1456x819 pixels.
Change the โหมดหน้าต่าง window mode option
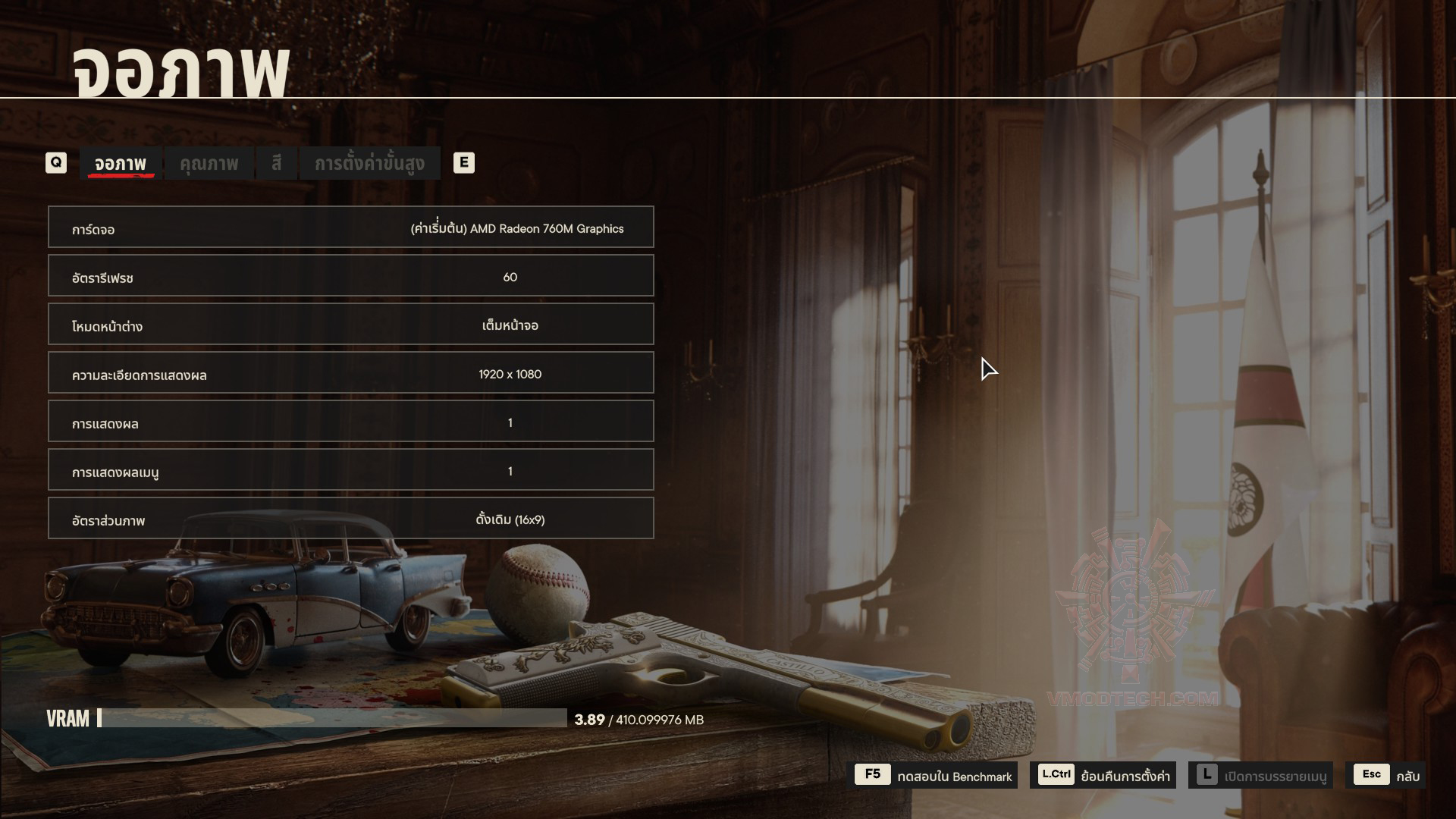pos(351,325)
